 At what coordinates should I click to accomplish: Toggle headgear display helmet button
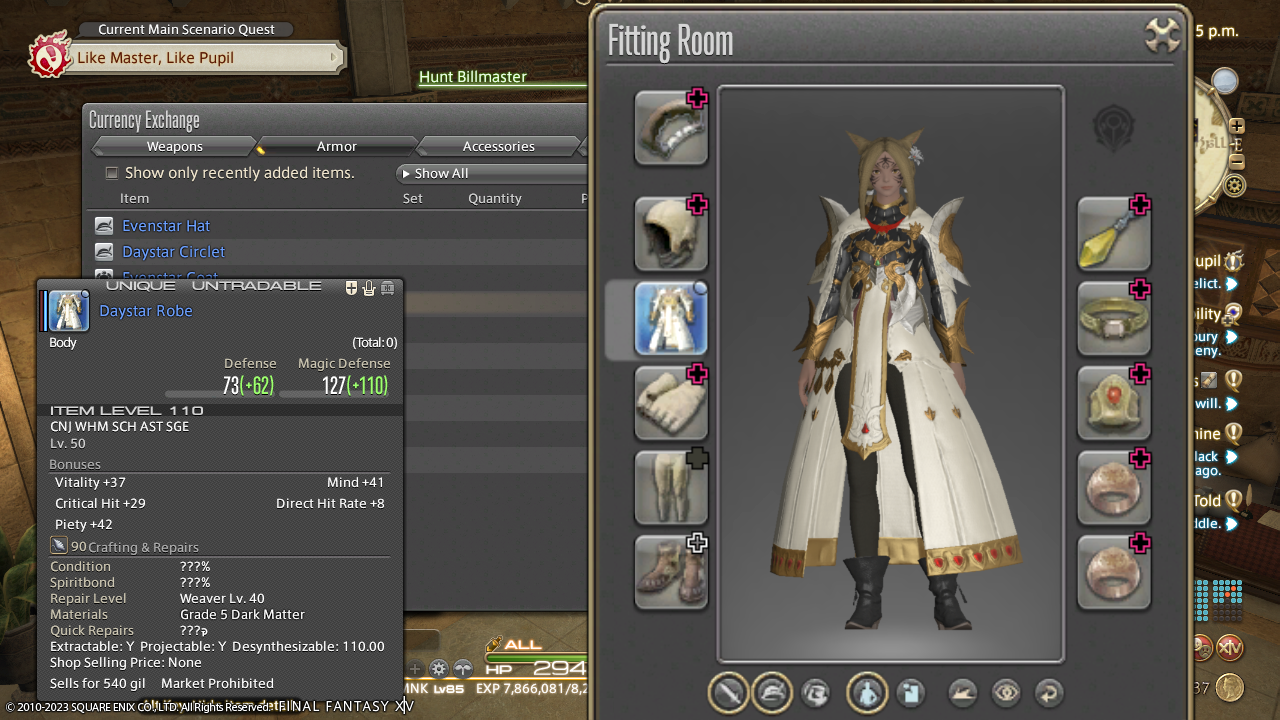pyautogui.click(x=772, y=693)
